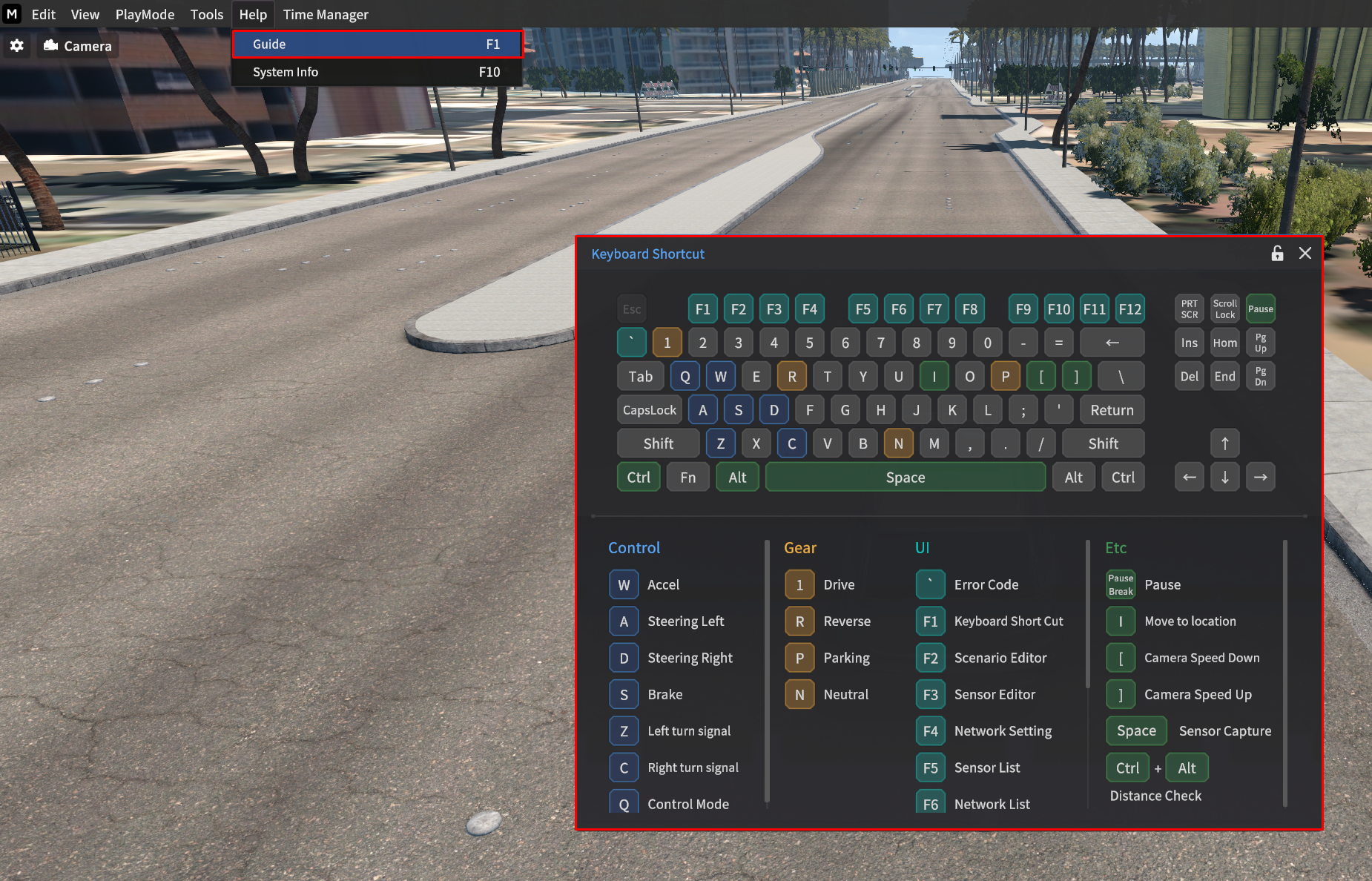Select the Space Sensor Capture key in Etc list
The image size is (1372, 881).
coord(1136,731)
